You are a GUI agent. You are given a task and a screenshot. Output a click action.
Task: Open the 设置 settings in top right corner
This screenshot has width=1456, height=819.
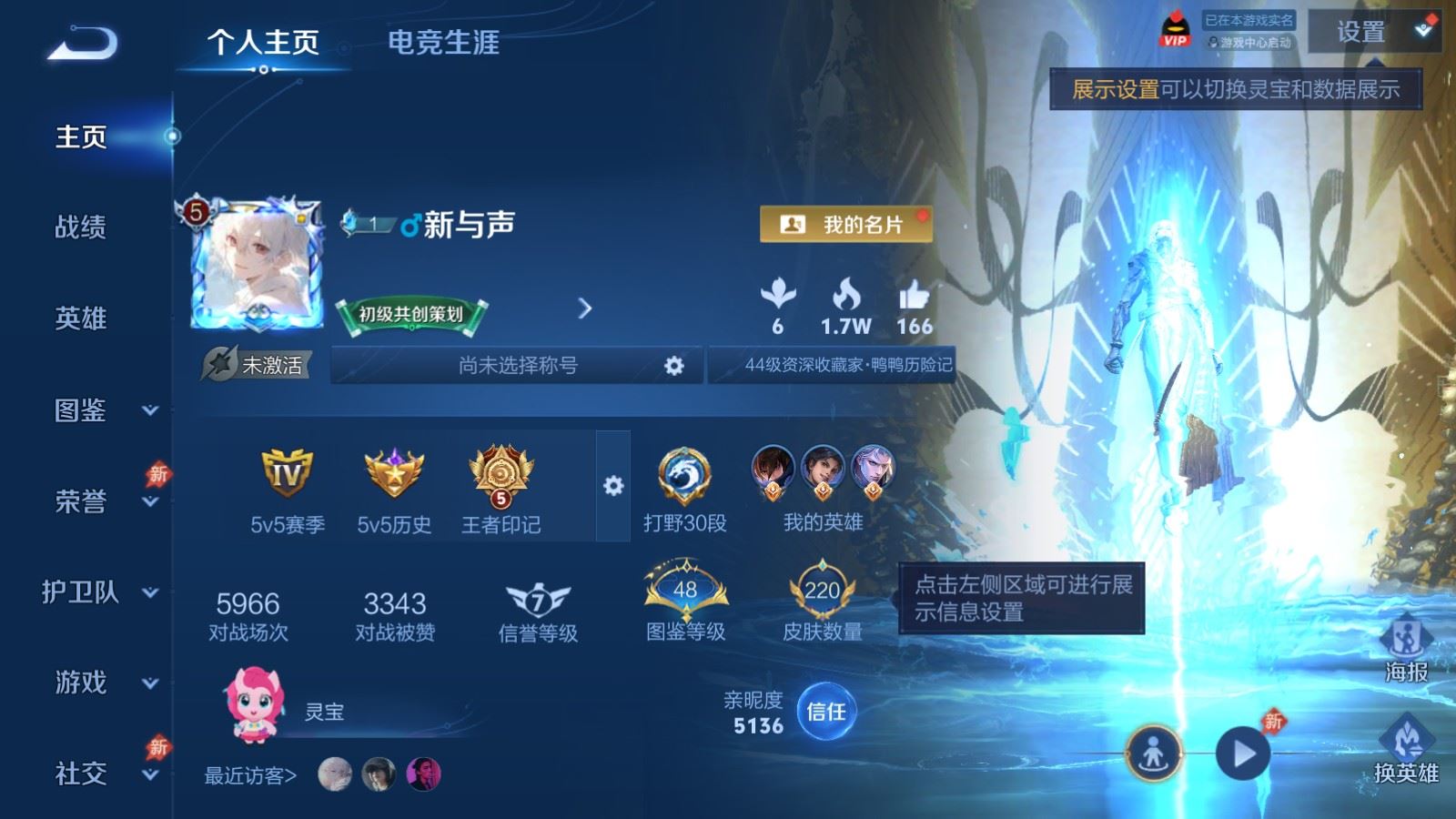pos(1361,34)
